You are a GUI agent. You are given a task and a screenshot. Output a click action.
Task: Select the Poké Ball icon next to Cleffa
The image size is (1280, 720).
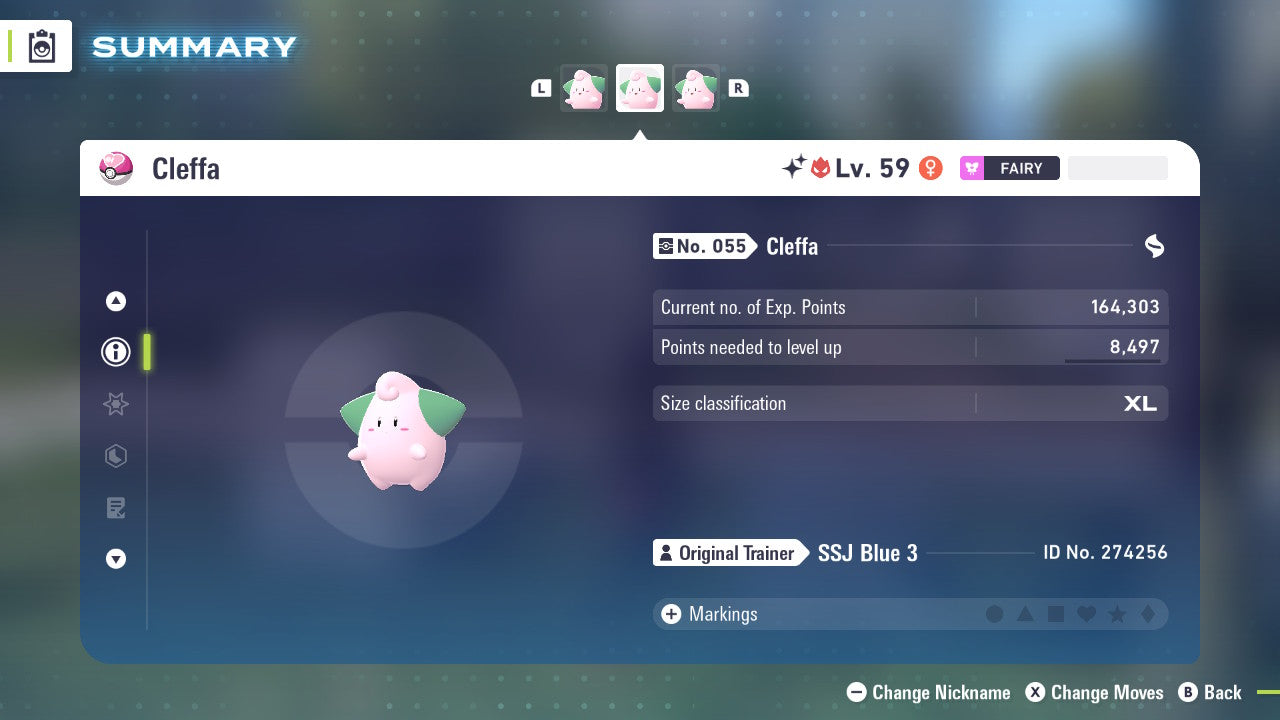(115, 168)
